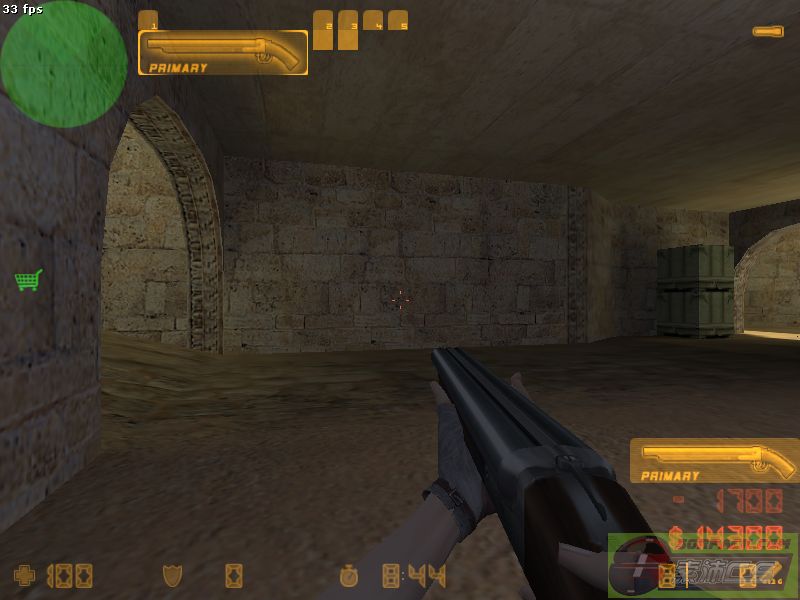
Task: Select the primary shotgun in weapon slot 1
Action: coord(222,52)
